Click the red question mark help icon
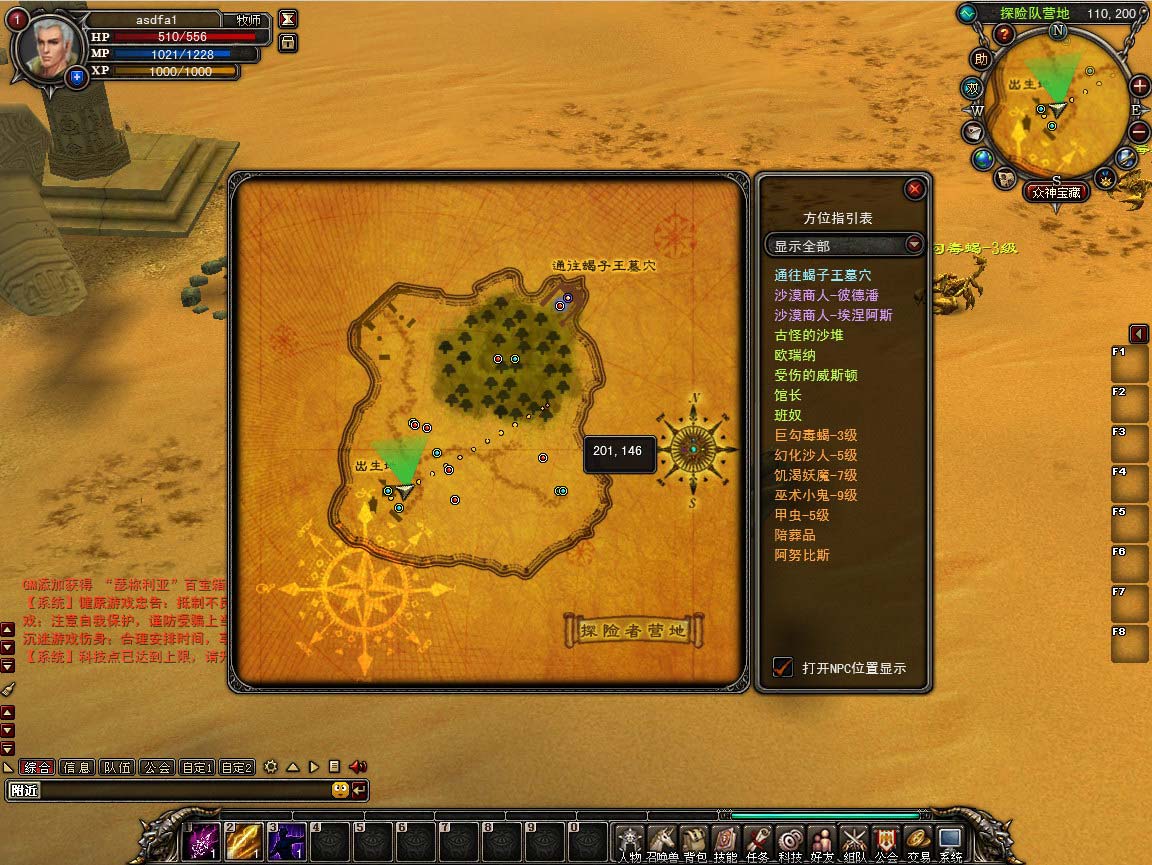 click(1004, 35)
